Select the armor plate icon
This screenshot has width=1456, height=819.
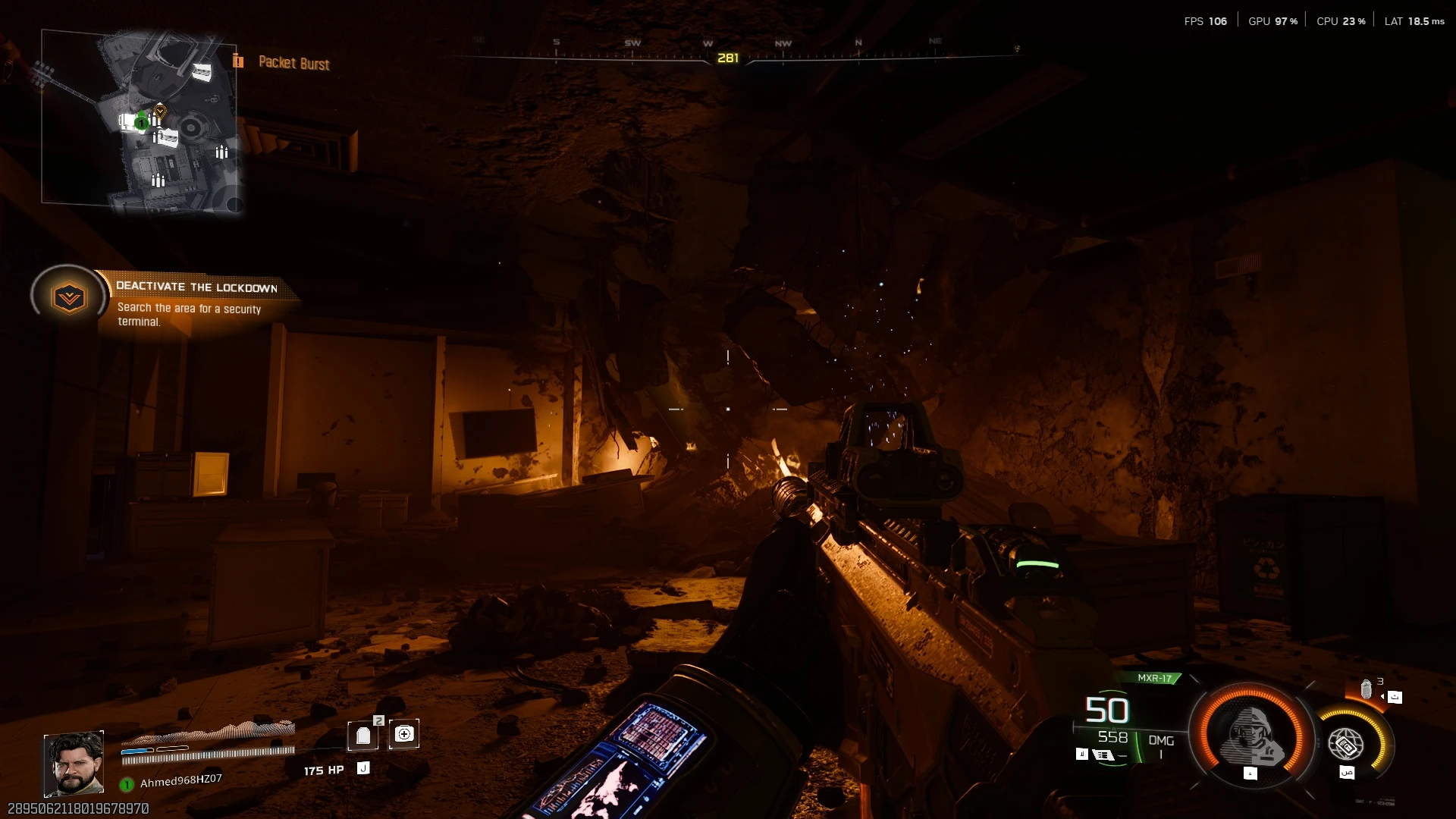(362, 734)
